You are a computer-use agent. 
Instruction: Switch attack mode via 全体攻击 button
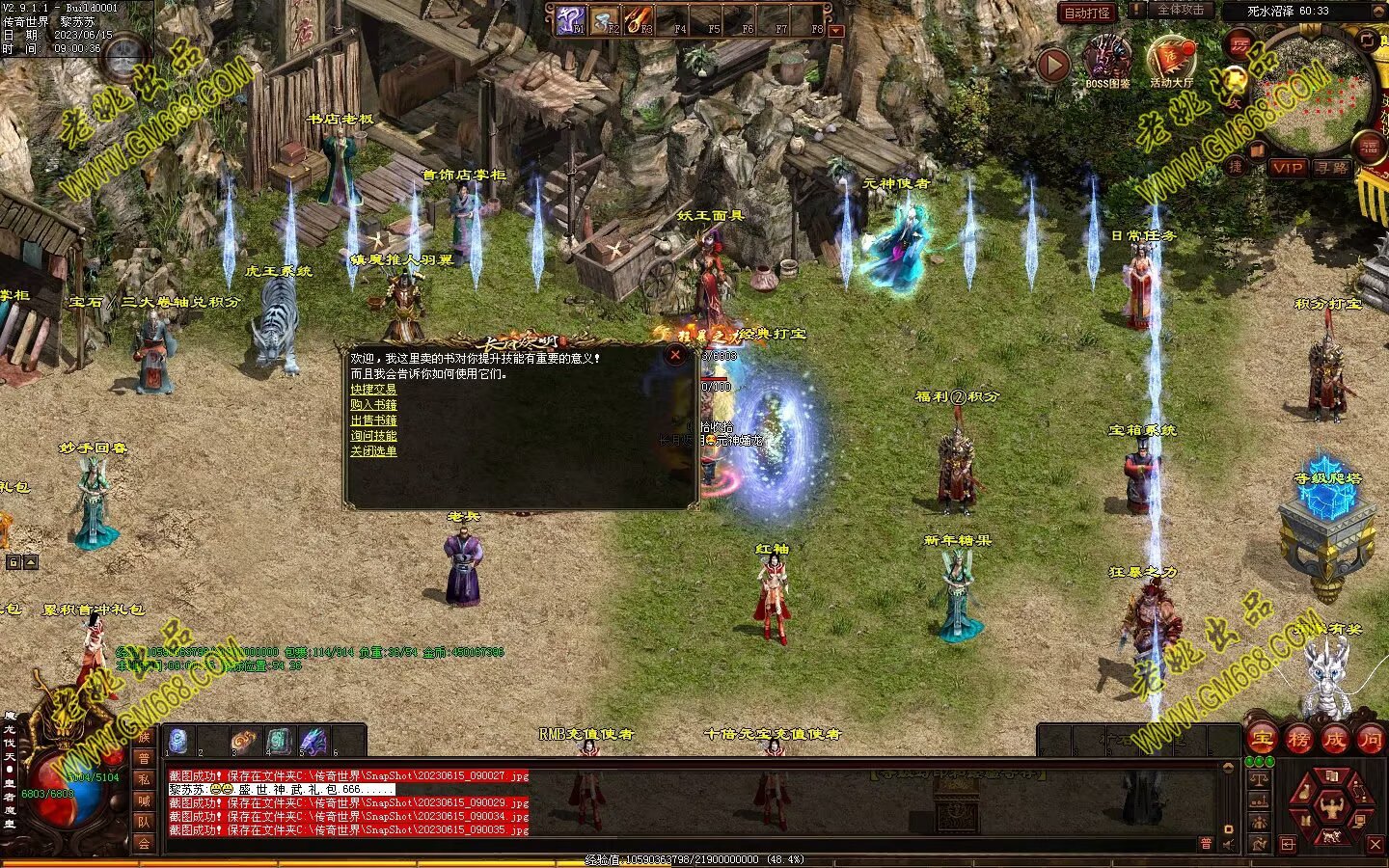pos(1180,11)
